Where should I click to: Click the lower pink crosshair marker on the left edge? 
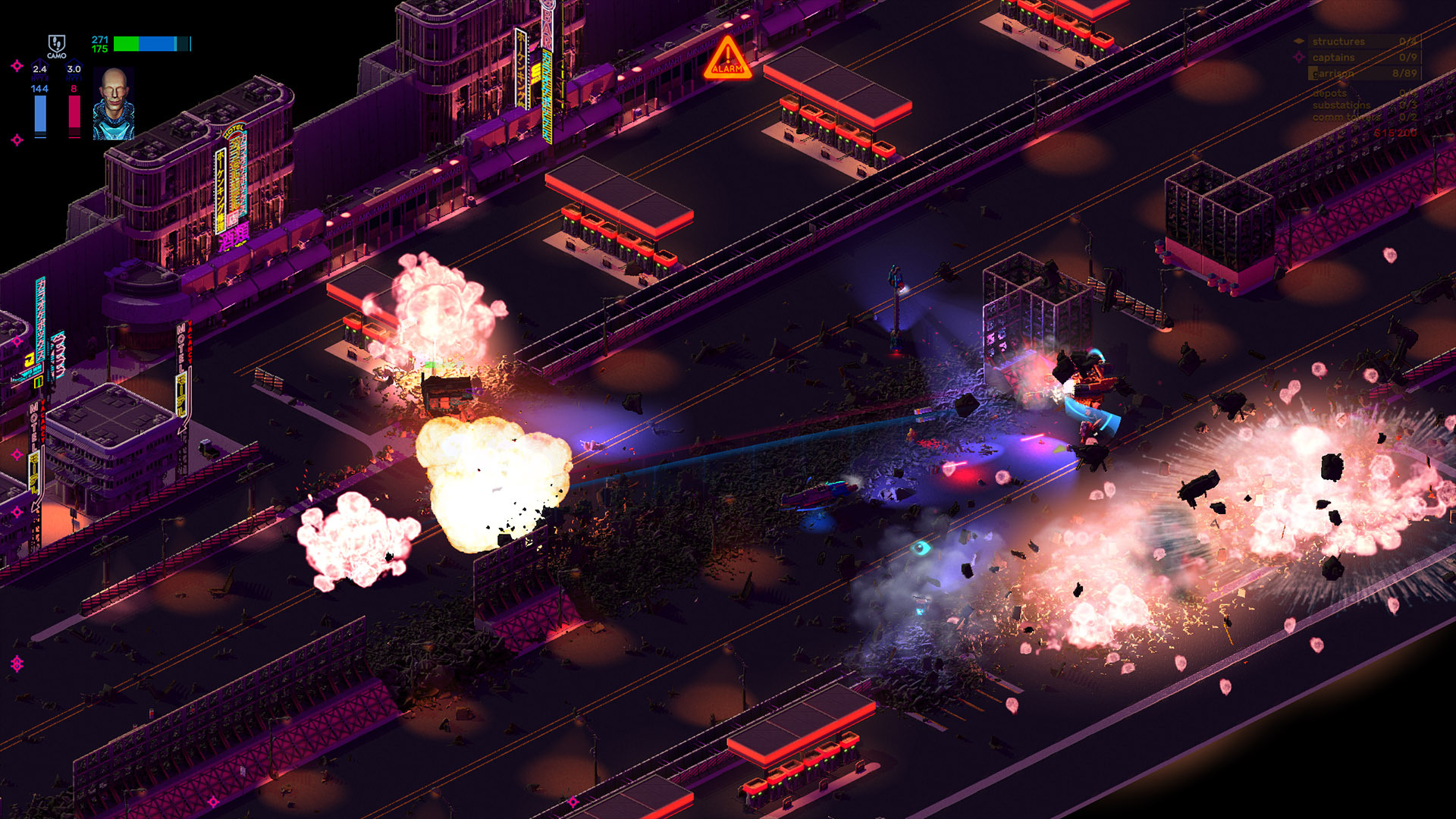pos(17,138)
